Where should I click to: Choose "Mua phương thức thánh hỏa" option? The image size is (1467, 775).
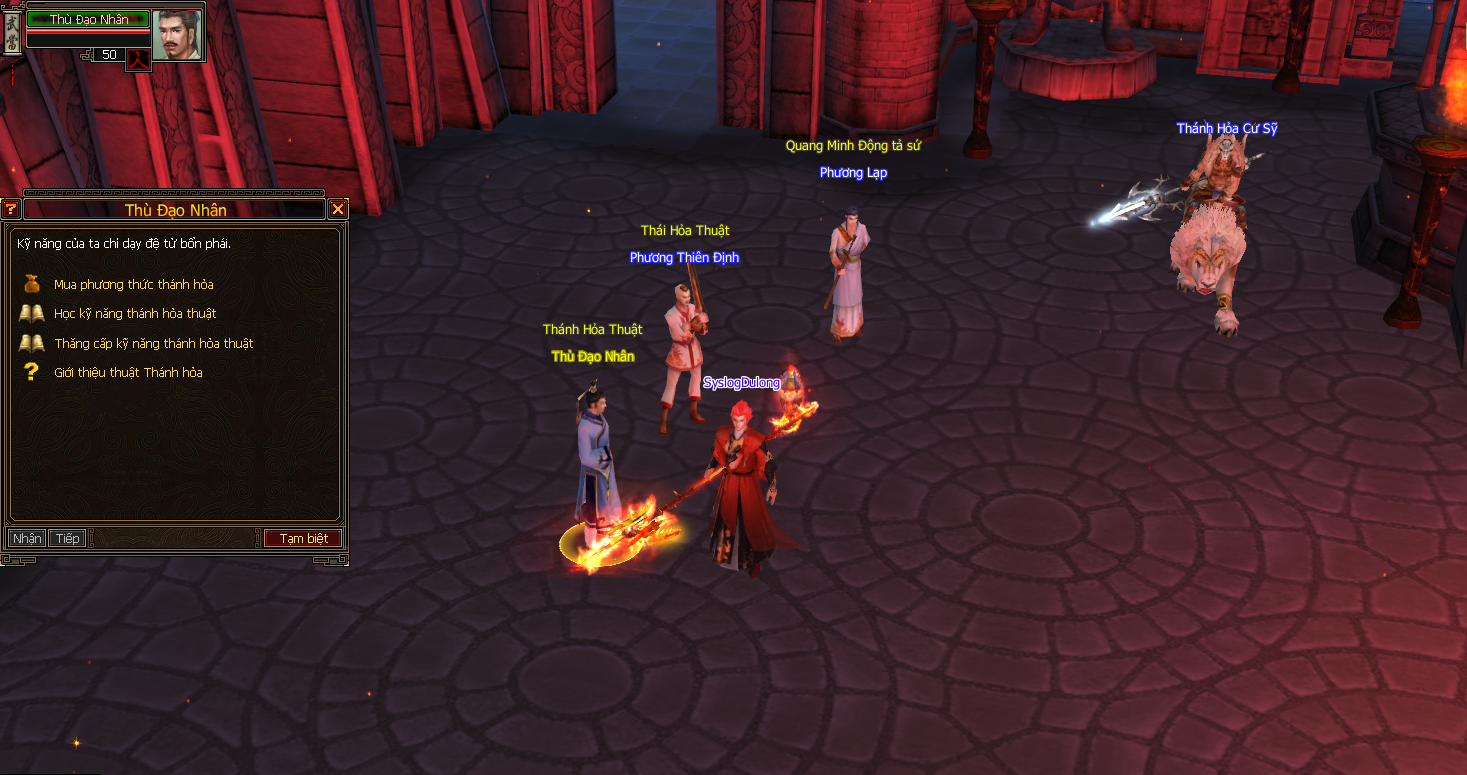(133, 285)
